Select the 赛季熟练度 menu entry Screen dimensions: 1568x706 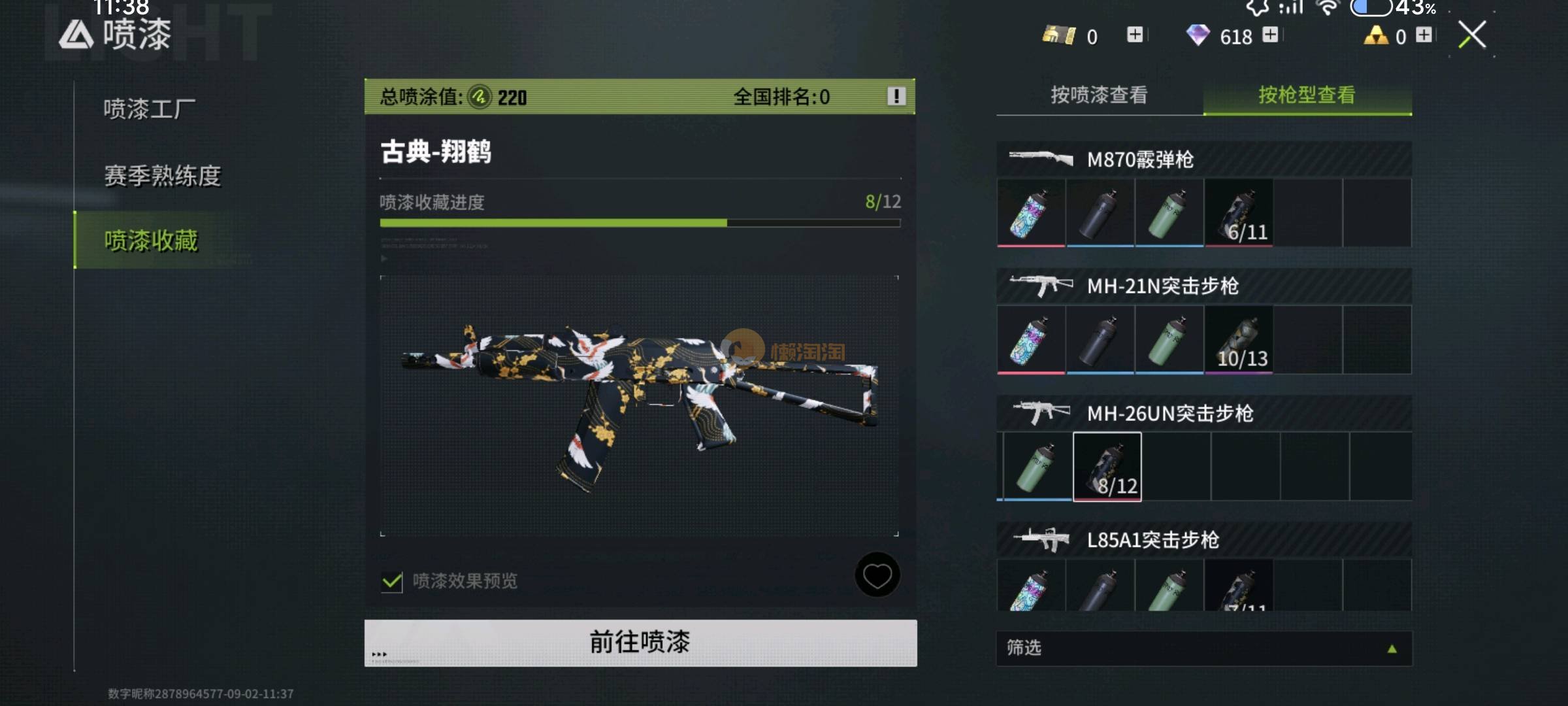(163, 175)
